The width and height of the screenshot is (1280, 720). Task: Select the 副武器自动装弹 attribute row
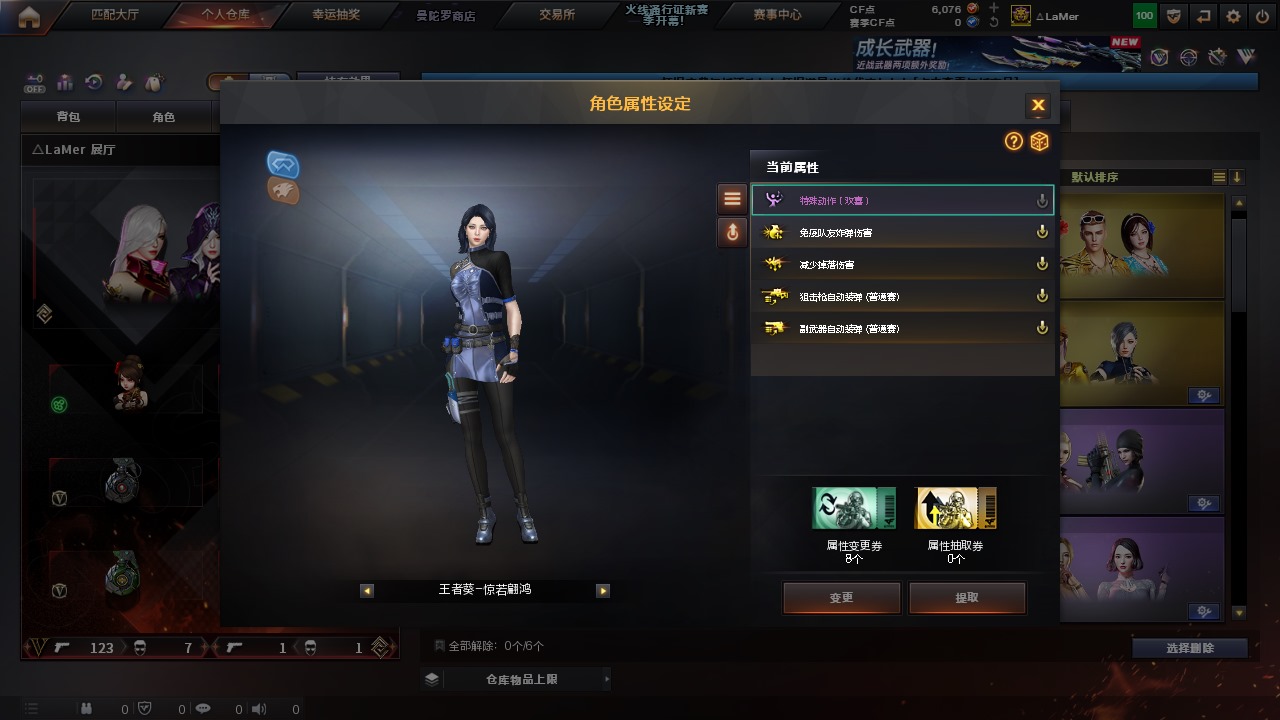pyautogui.click(x=902, y=329)
